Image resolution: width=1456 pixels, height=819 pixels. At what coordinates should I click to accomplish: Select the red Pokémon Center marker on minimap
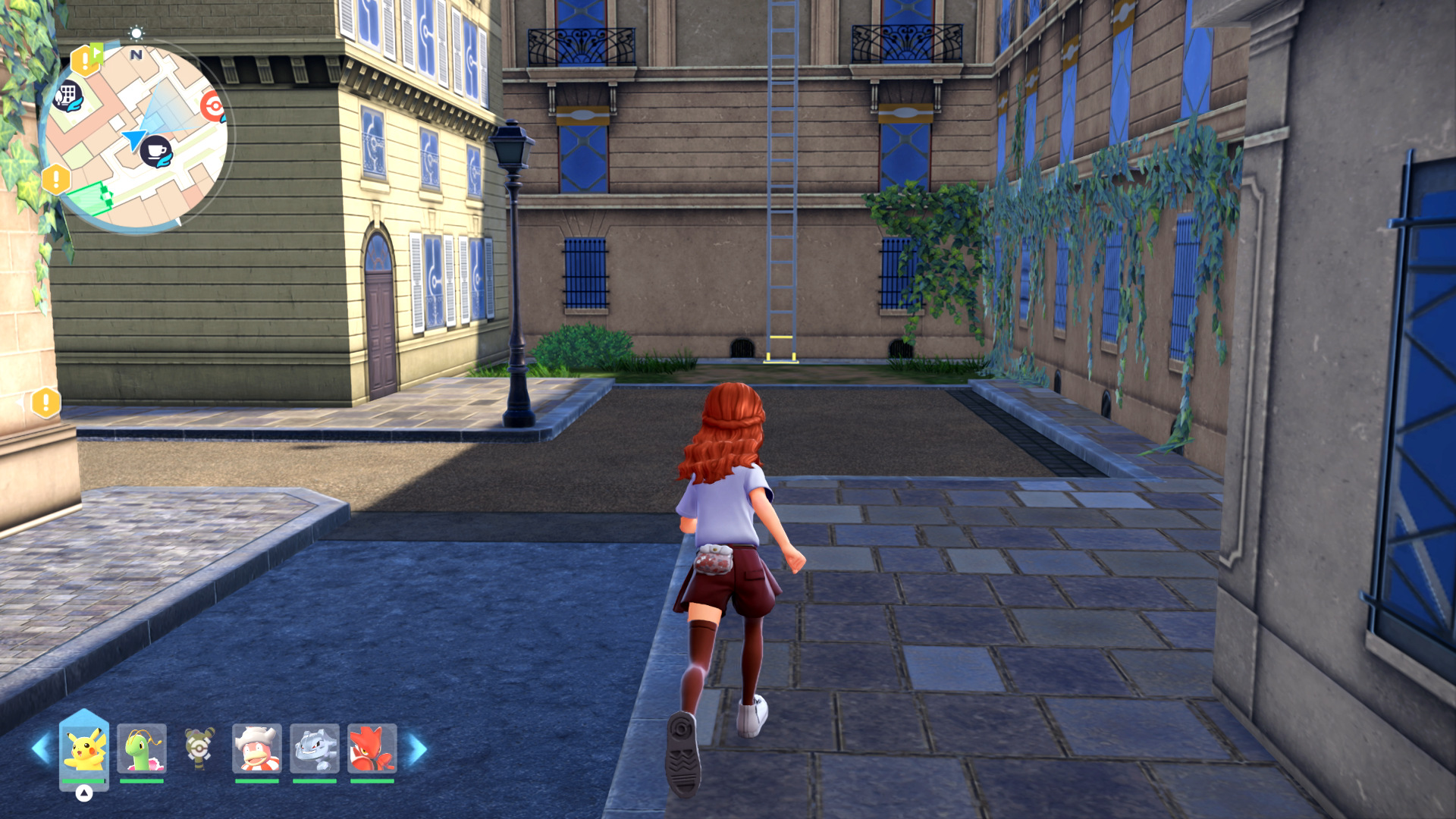pyautogui.click(x=214, y=107)
